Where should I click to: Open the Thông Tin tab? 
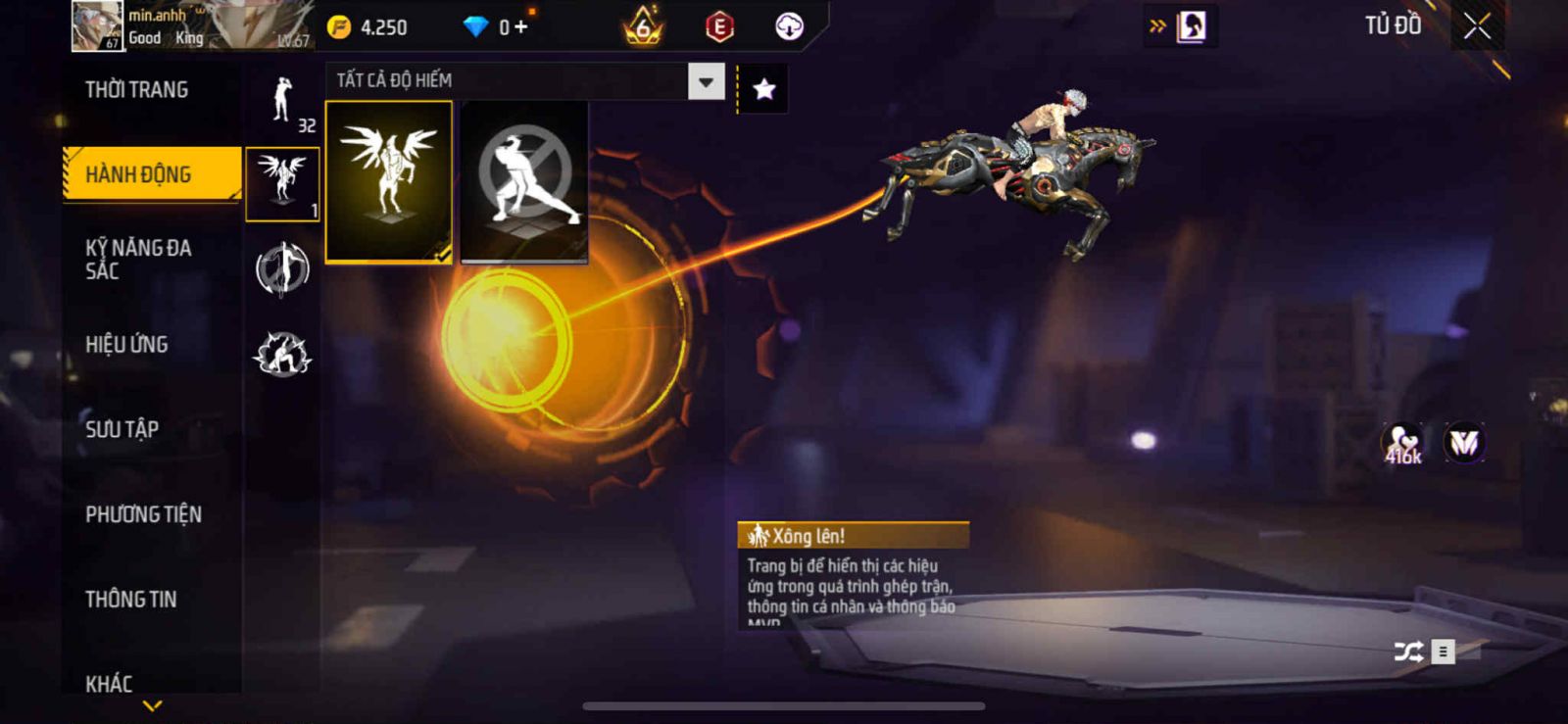pos(130,600)
